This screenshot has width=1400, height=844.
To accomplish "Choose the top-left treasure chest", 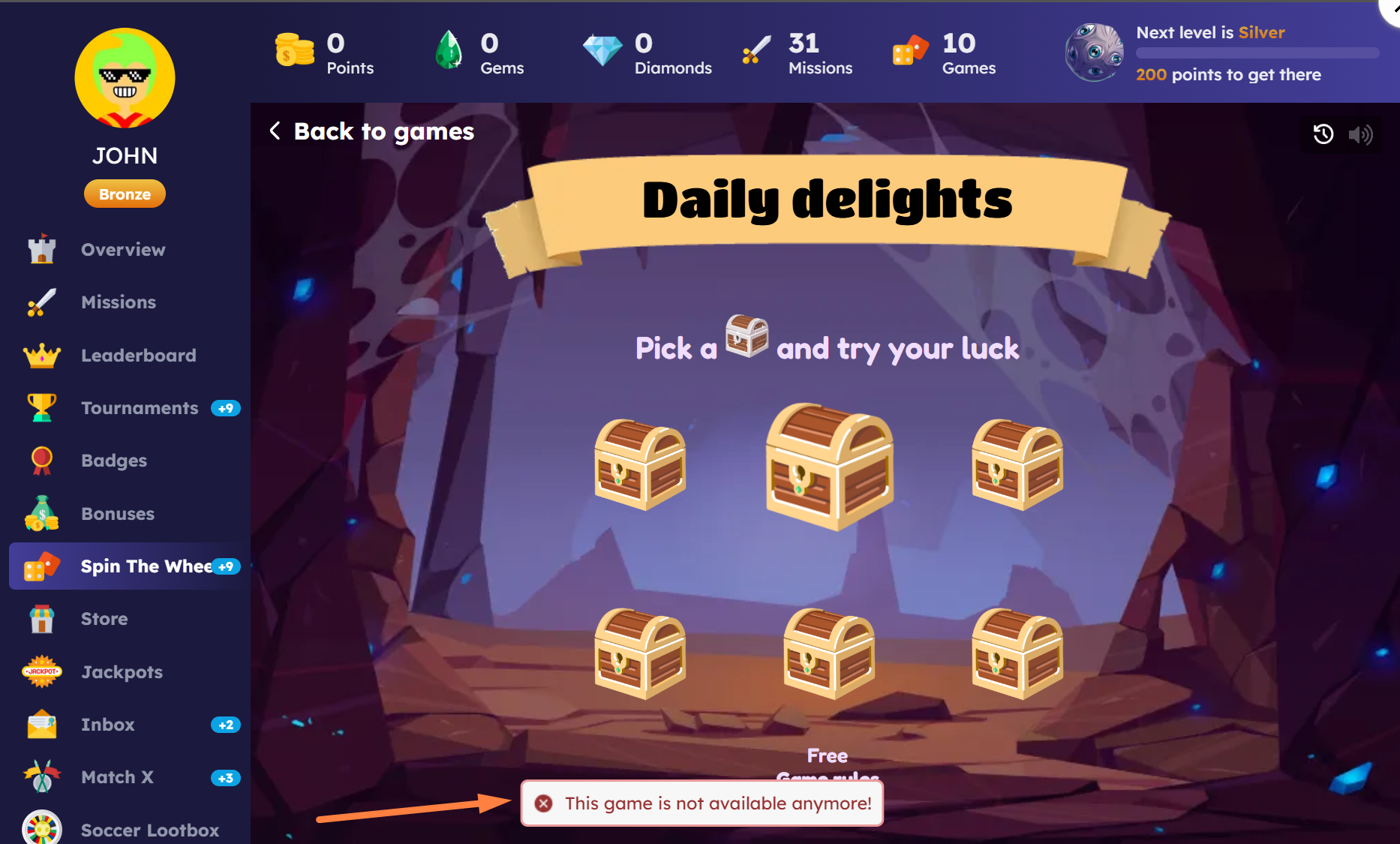I will coord(640,465).
